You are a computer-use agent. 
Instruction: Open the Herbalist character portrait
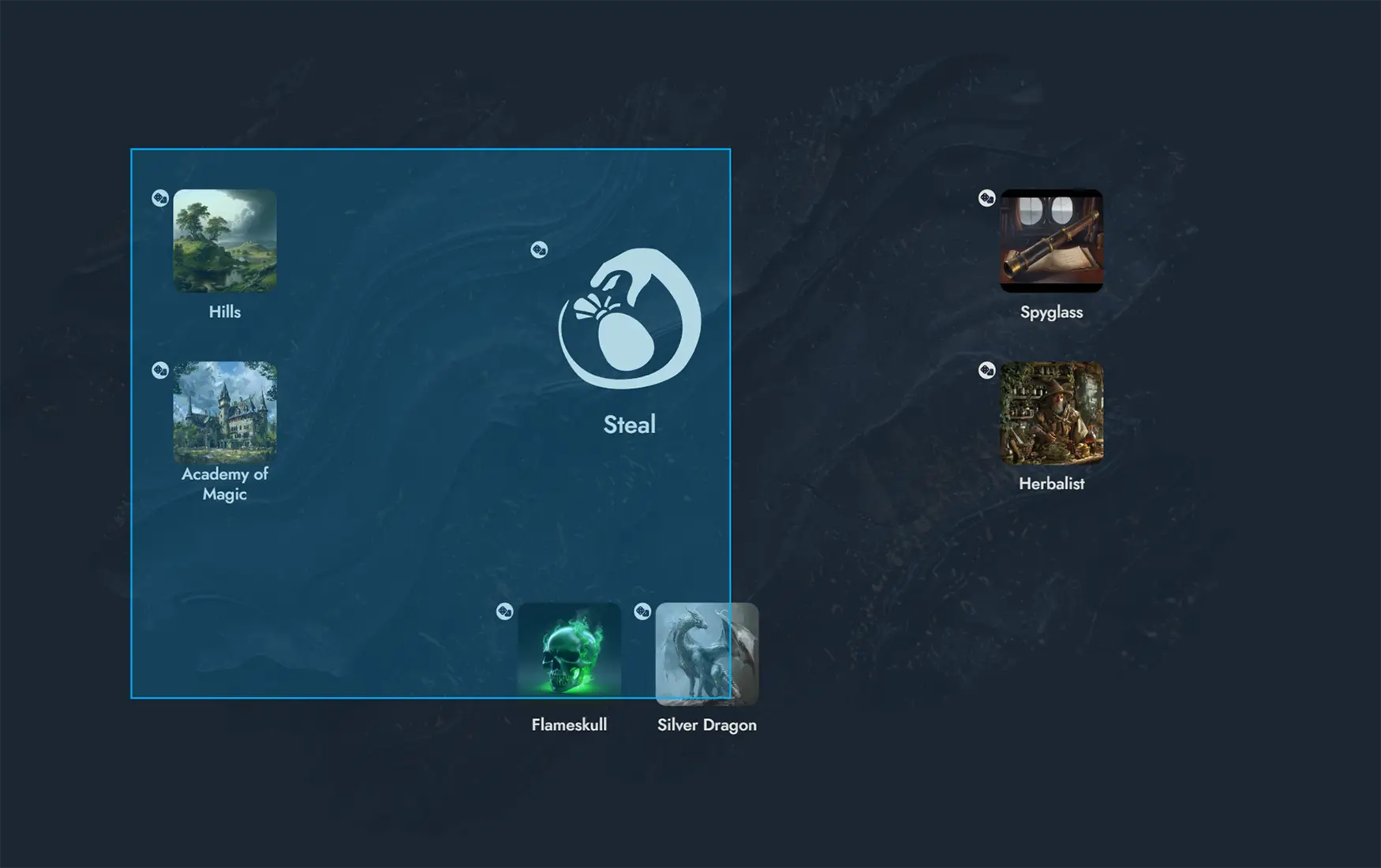pos(1053,412)
